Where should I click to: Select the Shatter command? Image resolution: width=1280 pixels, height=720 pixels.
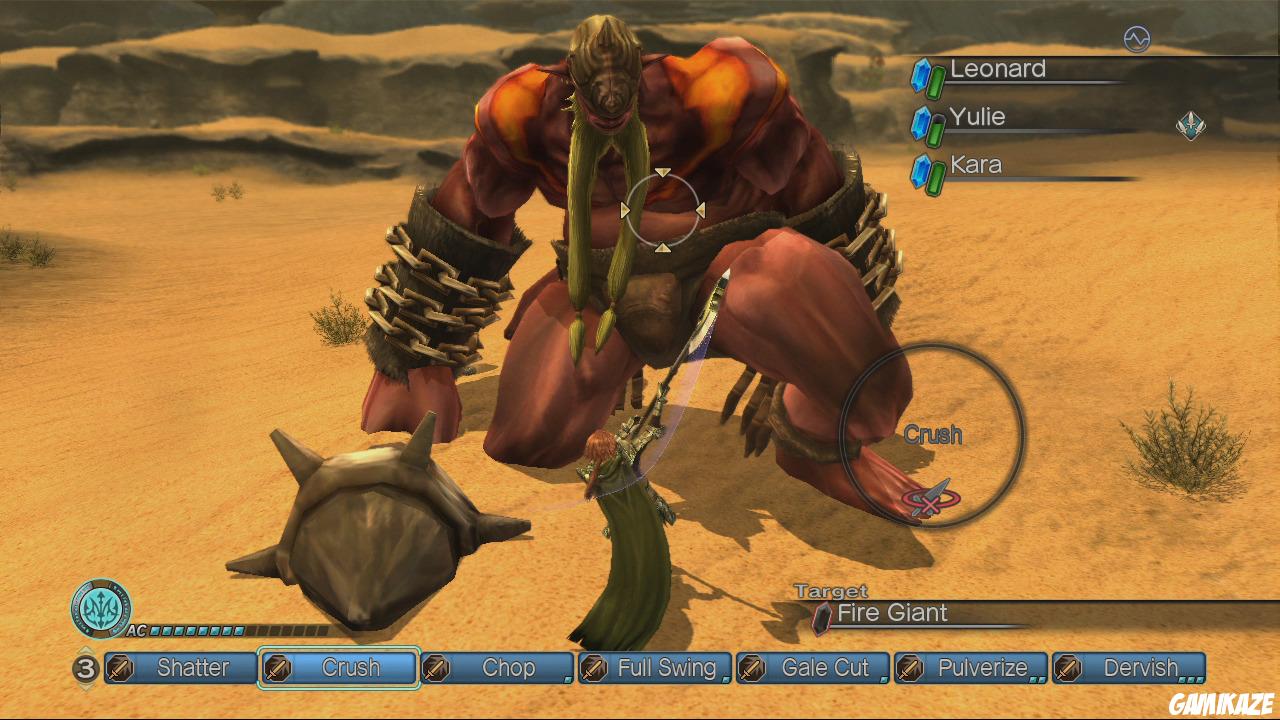coord(181,668)
